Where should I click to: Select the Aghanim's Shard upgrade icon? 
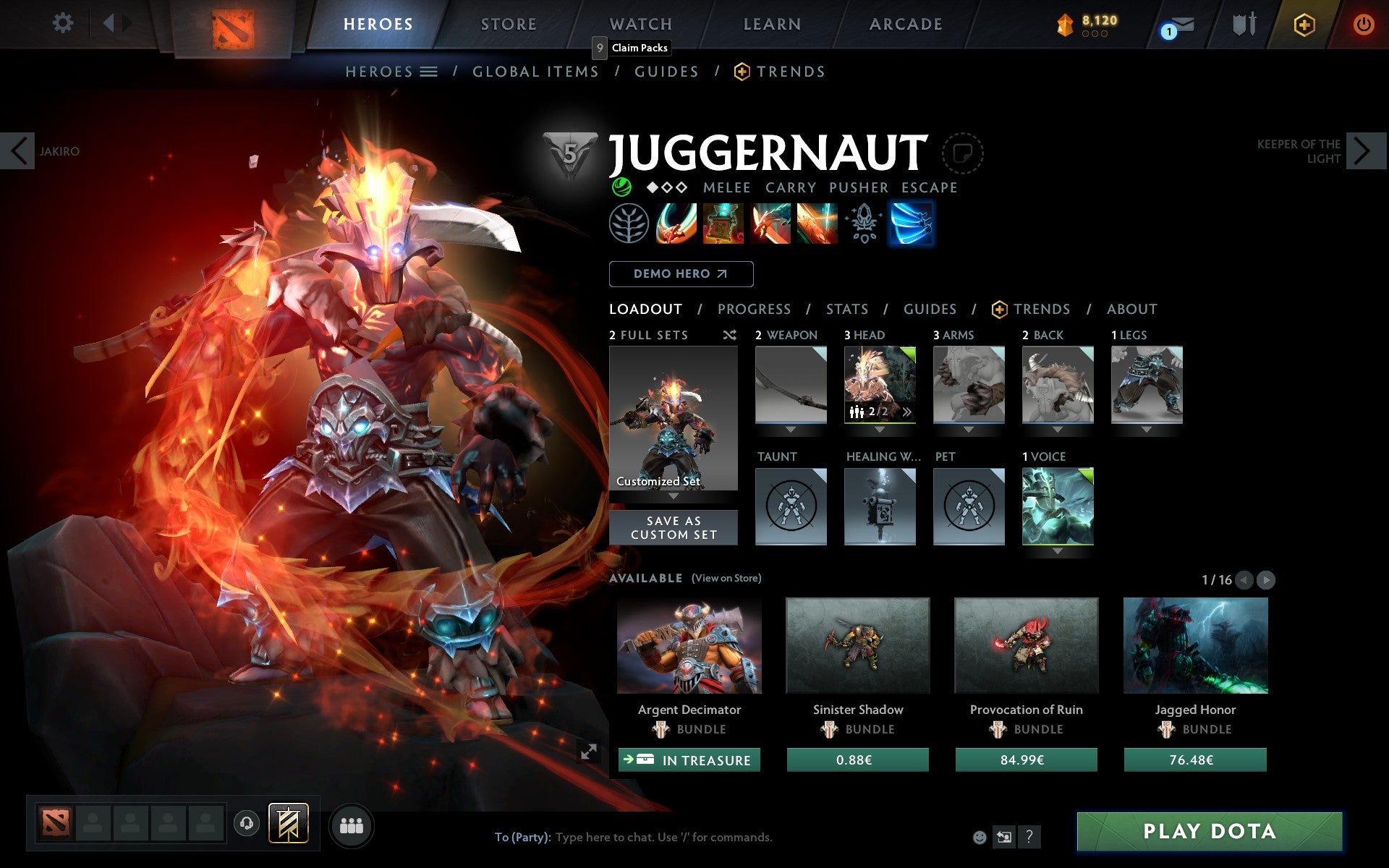(863, 224)
